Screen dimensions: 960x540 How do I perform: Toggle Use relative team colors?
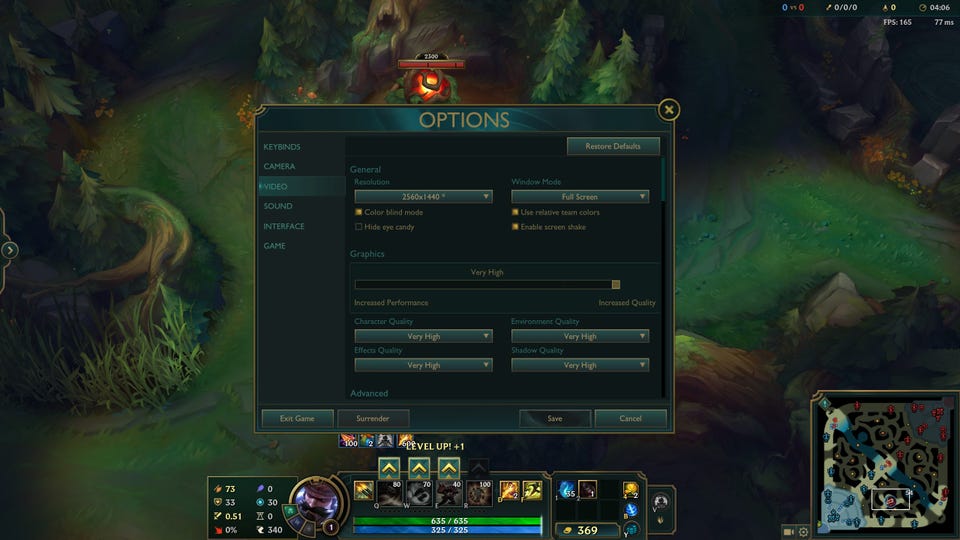(516, 212)
